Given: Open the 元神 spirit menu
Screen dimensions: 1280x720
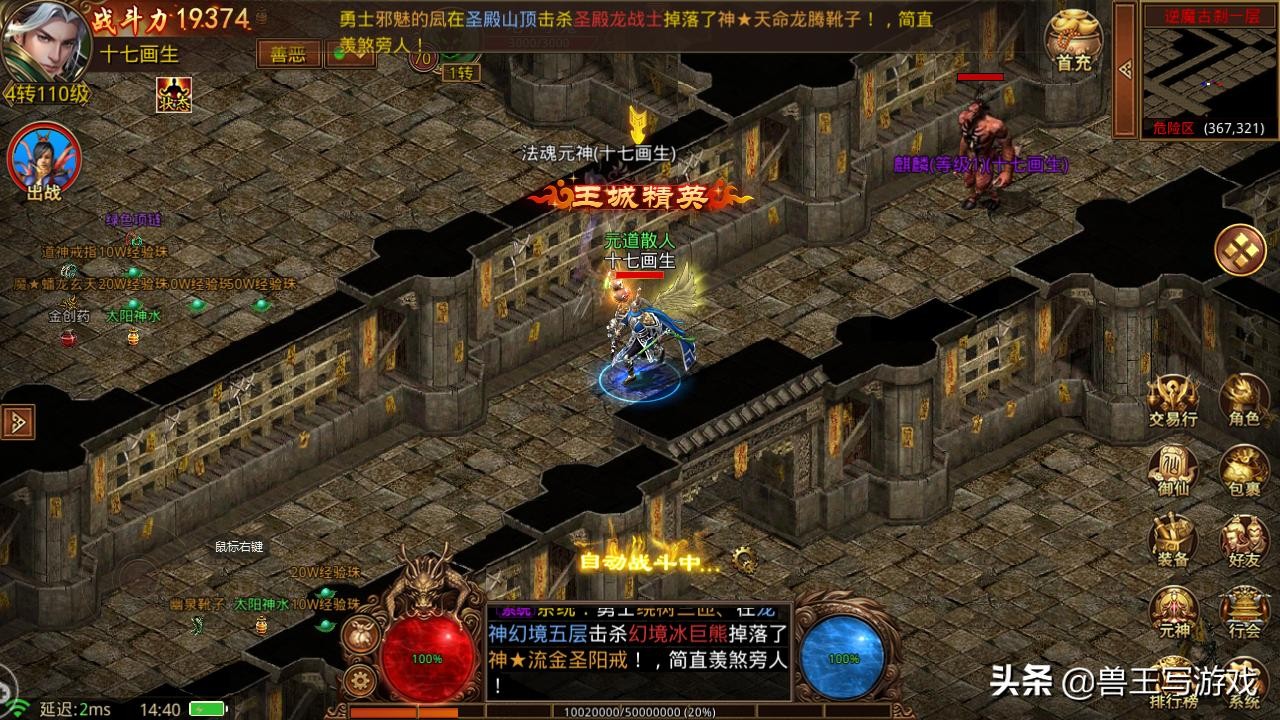Looking at the screenshot, I should 1173,612.
